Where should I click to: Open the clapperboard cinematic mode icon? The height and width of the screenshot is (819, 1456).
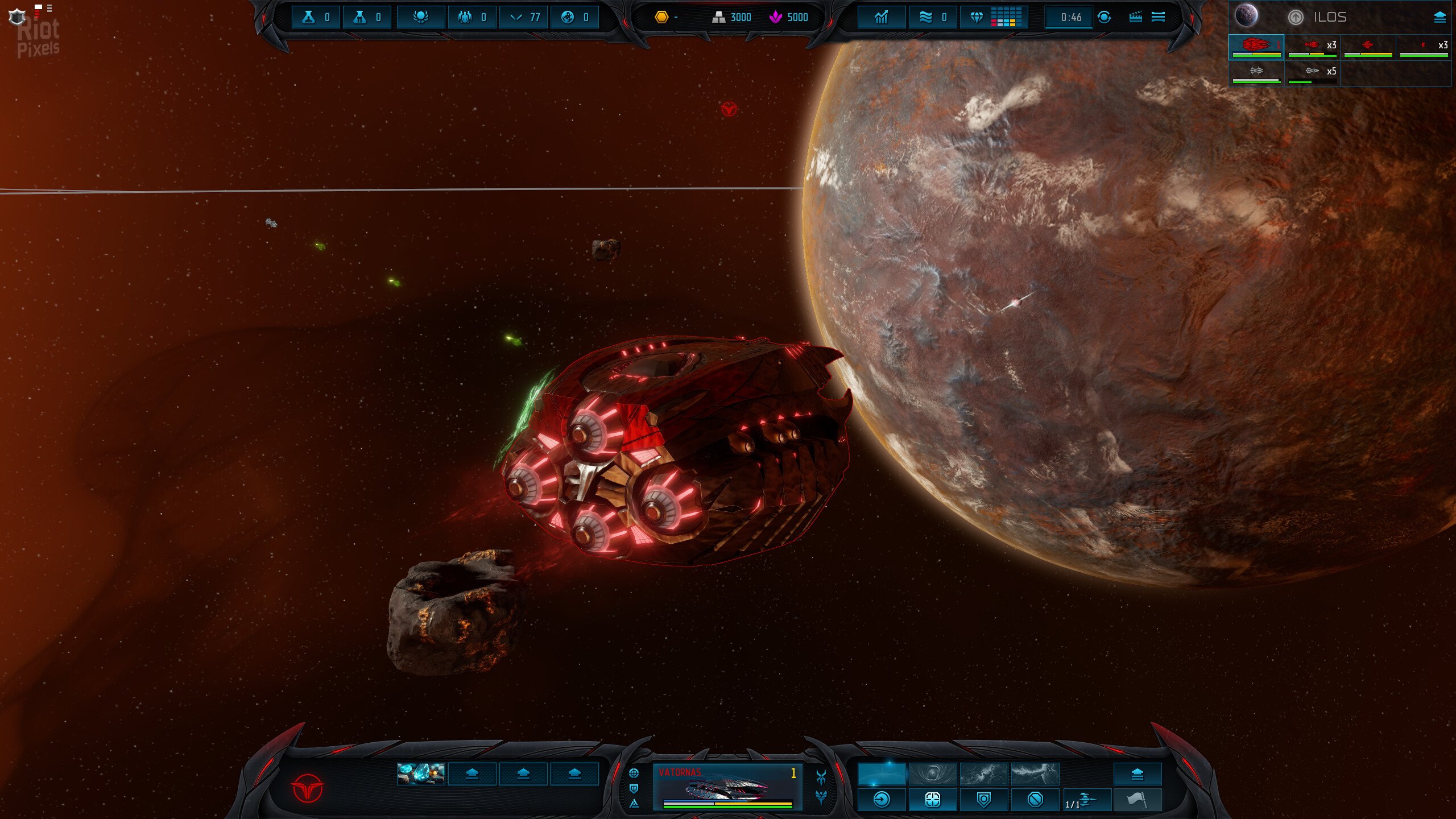pyautogui.click(x=1135, y=17)
